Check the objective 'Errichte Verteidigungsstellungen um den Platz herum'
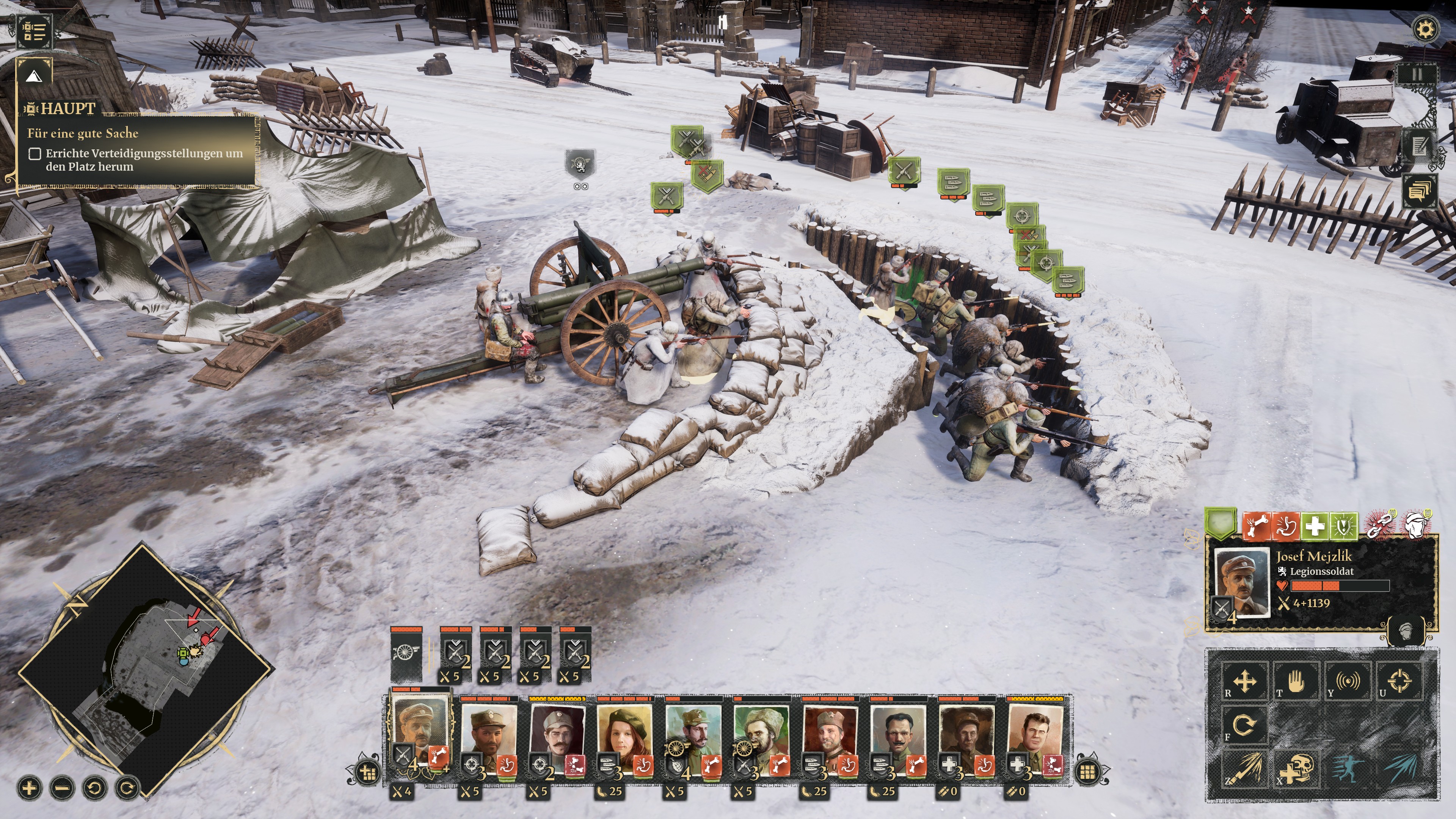This screenshot has height=819, width=1456. tap(36, 154)
